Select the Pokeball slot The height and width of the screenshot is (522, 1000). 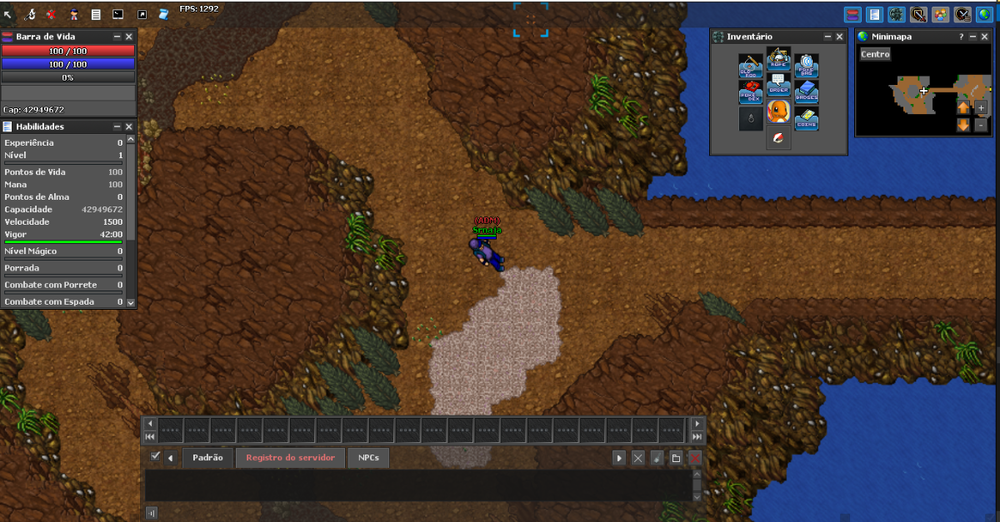point(779,137)
